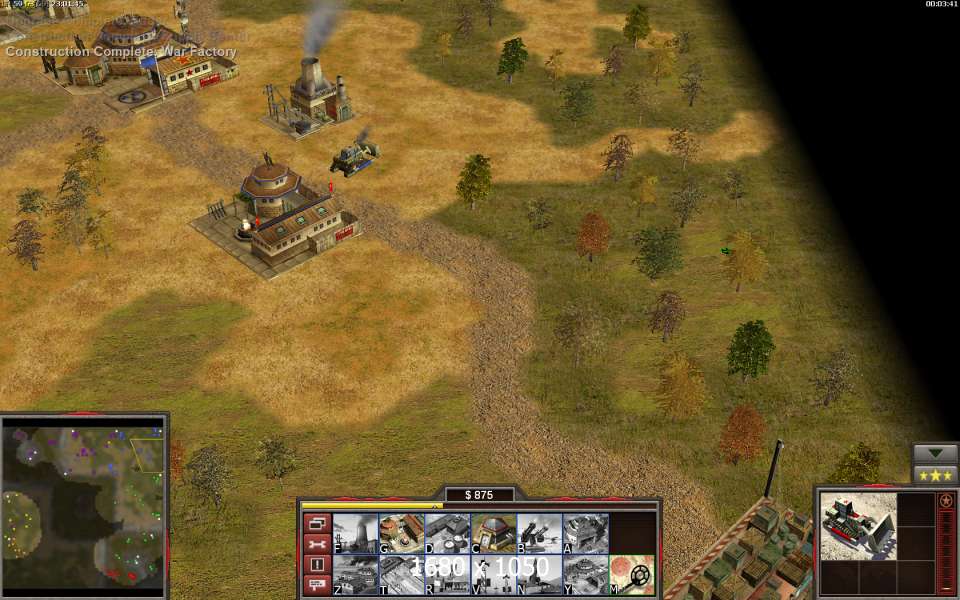The height and width of the screenshot is (600, 960).
Task: Click the overlapping windows red button
Action: click(316, 523)
